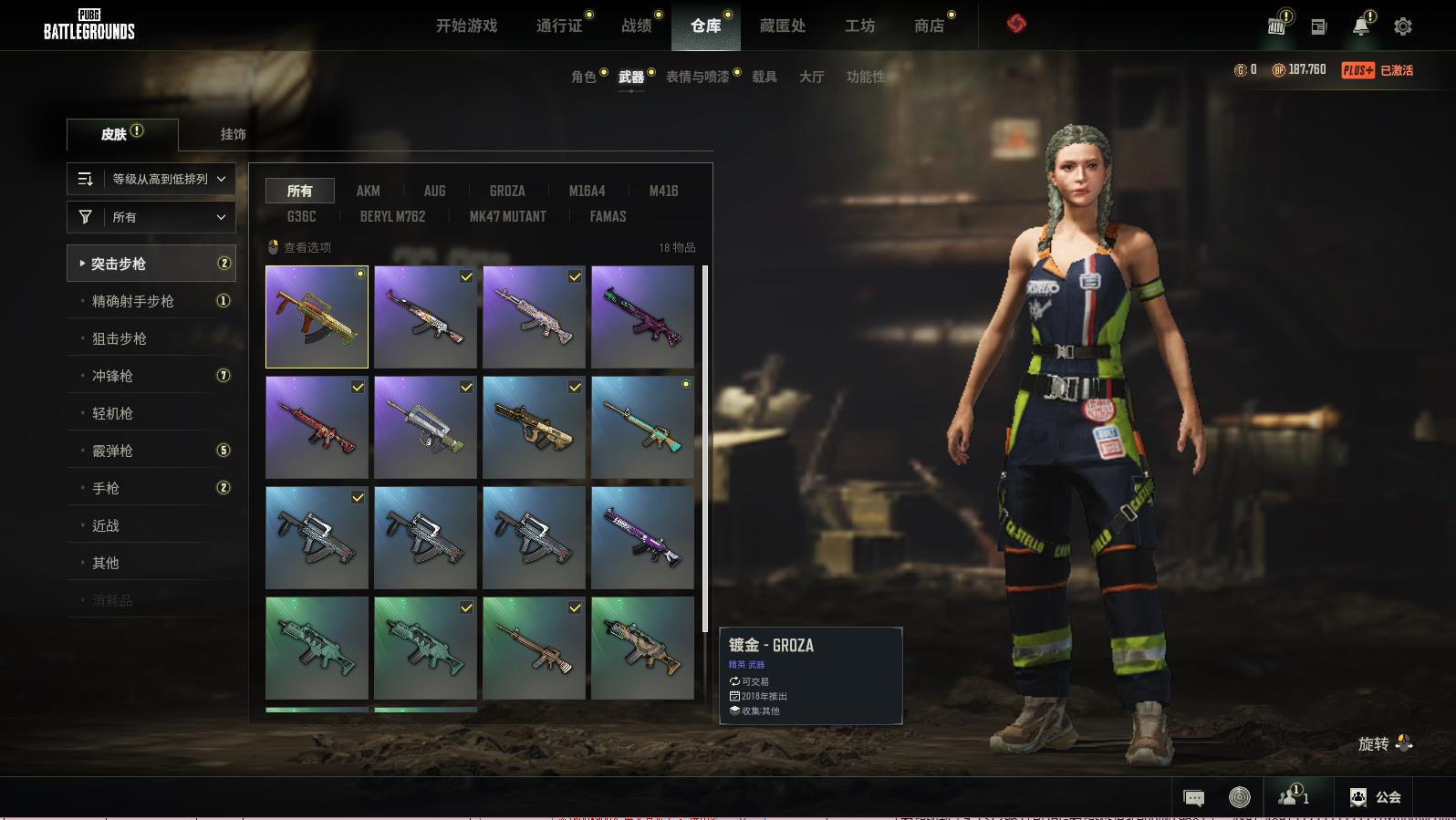This screenshot has width=1456, height=820.
Task: Show the 霰弹枪 shotgun category
Action: coord(113,451)
